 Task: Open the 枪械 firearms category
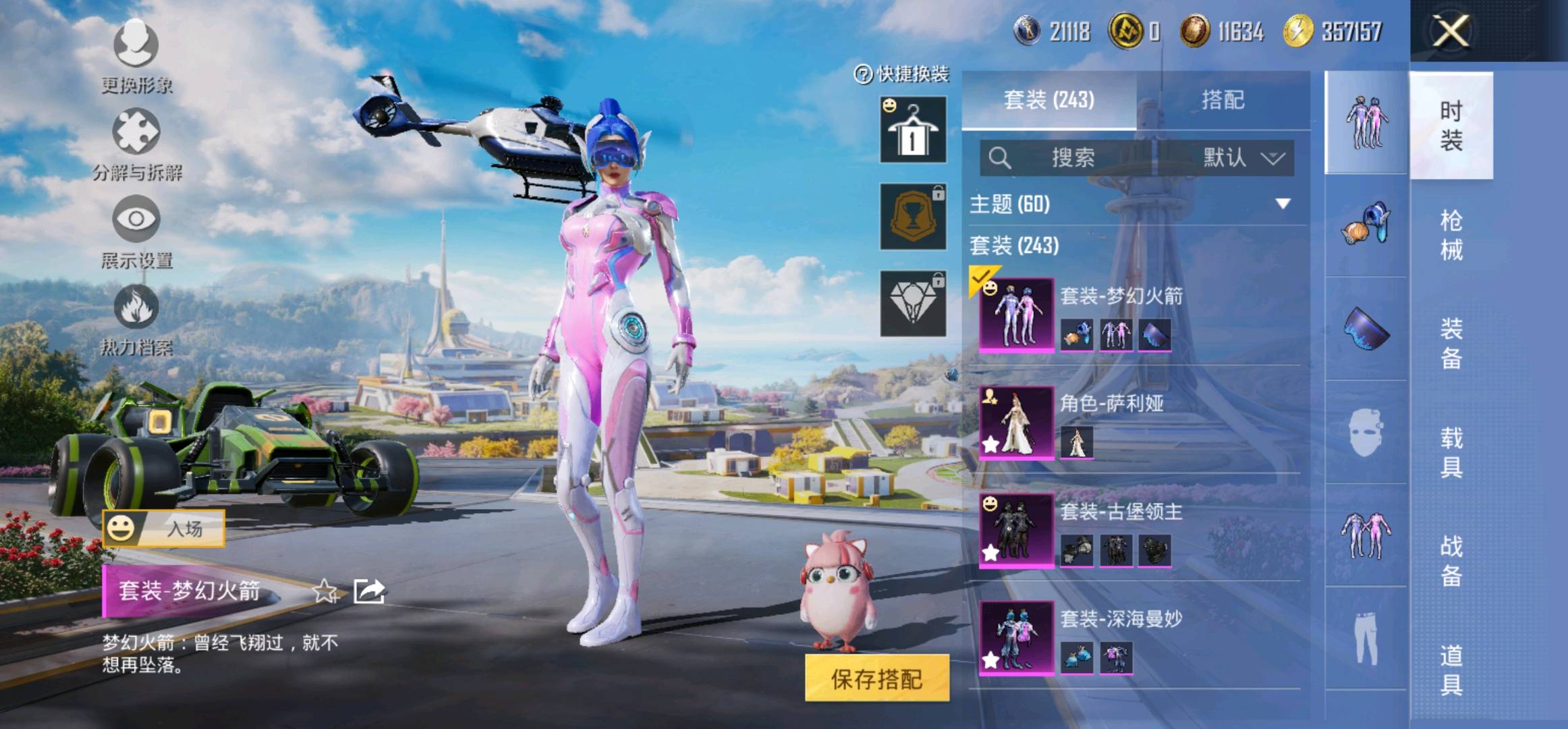(1451, 235)
